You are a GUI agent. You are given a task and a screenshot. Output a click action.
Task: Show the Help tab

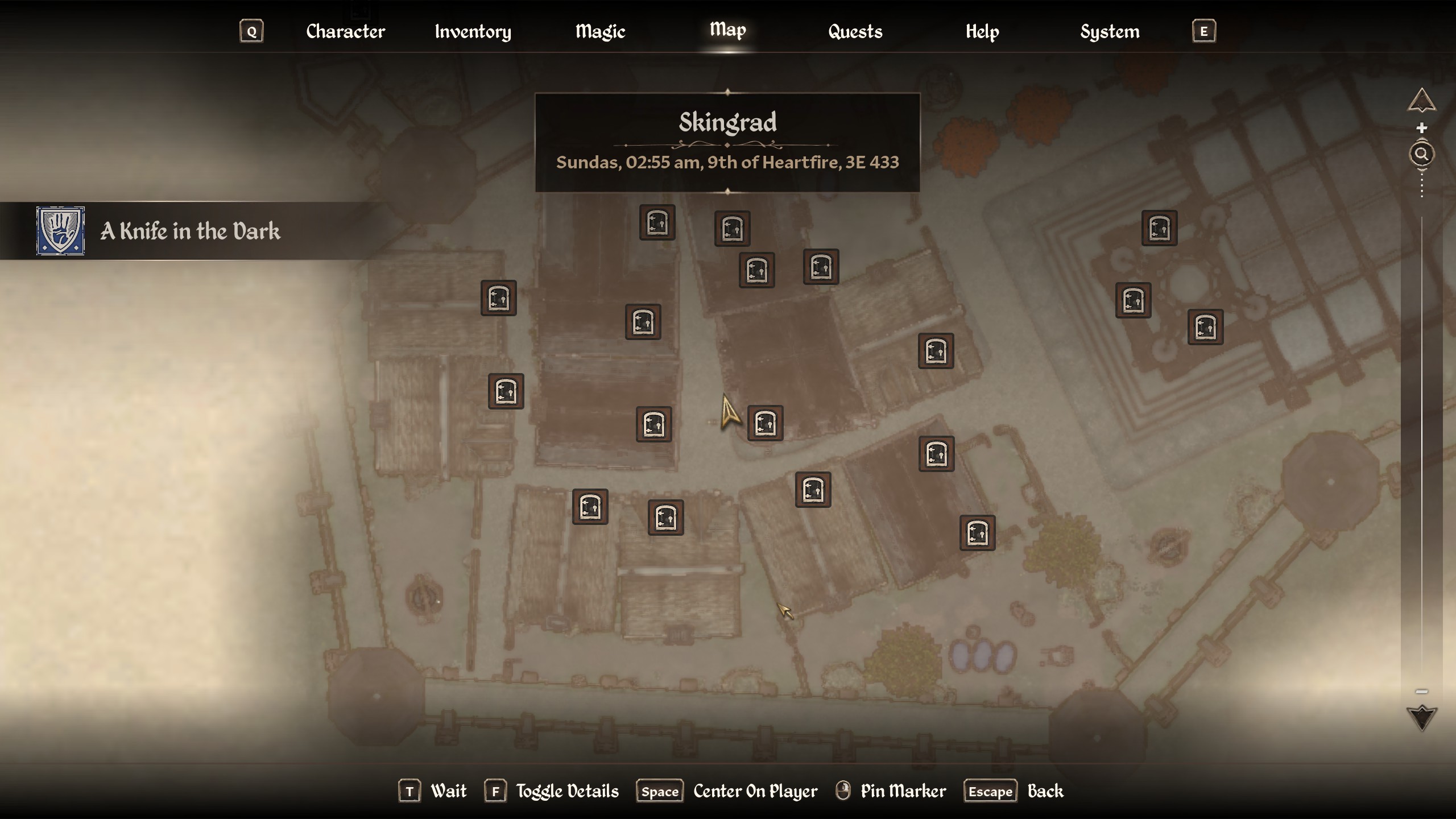(982, 31)
